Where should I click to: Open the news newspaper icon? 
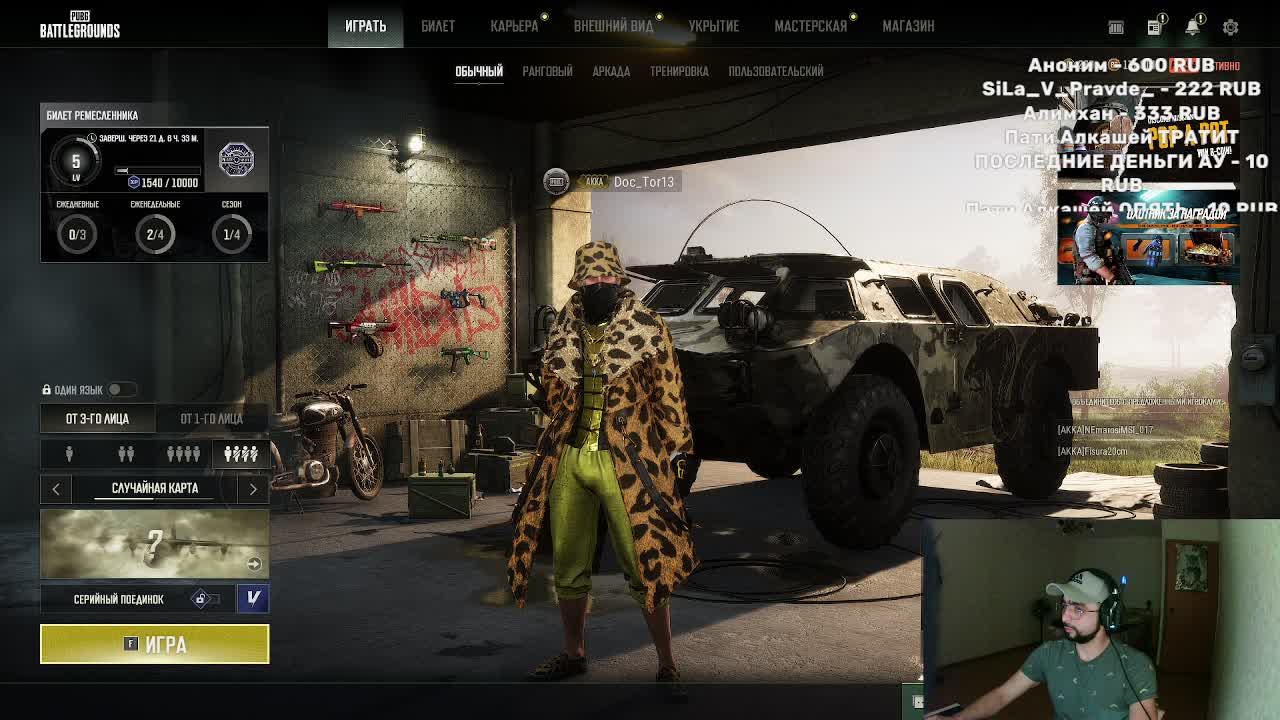(x=1154, y=27)
